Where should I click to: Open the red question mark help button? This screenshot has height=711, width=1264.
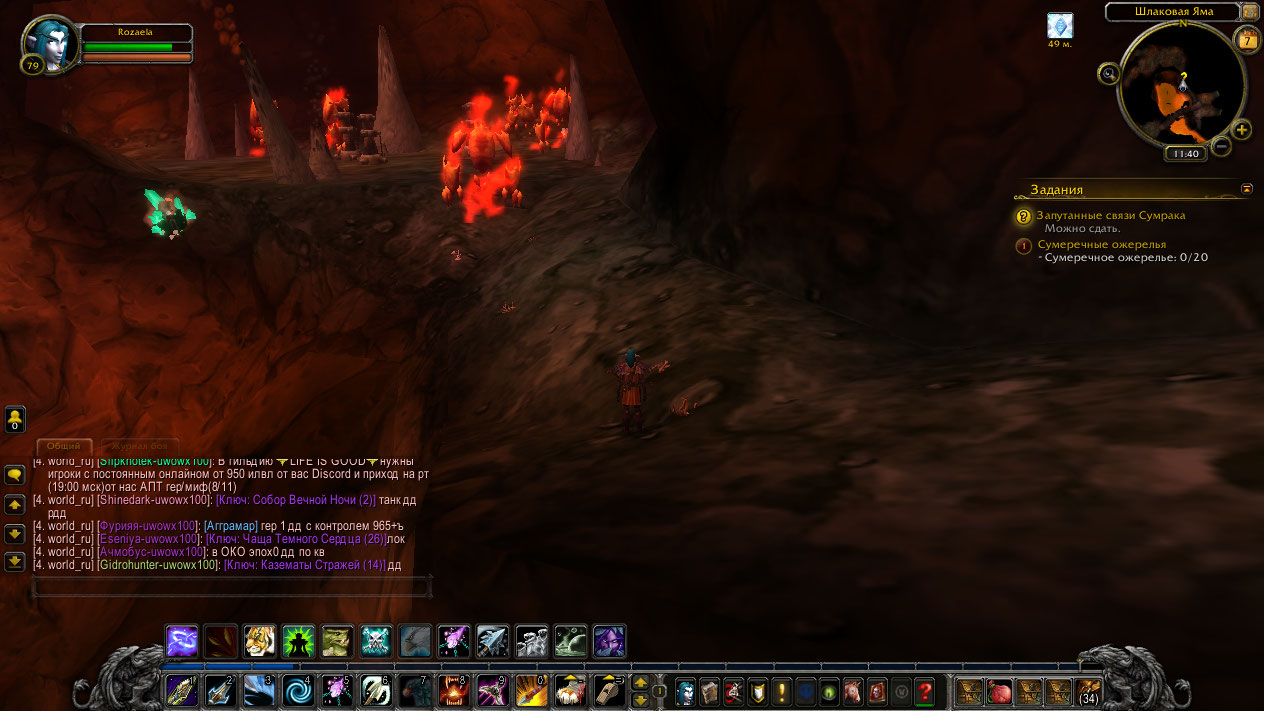[x=925, y=691]
